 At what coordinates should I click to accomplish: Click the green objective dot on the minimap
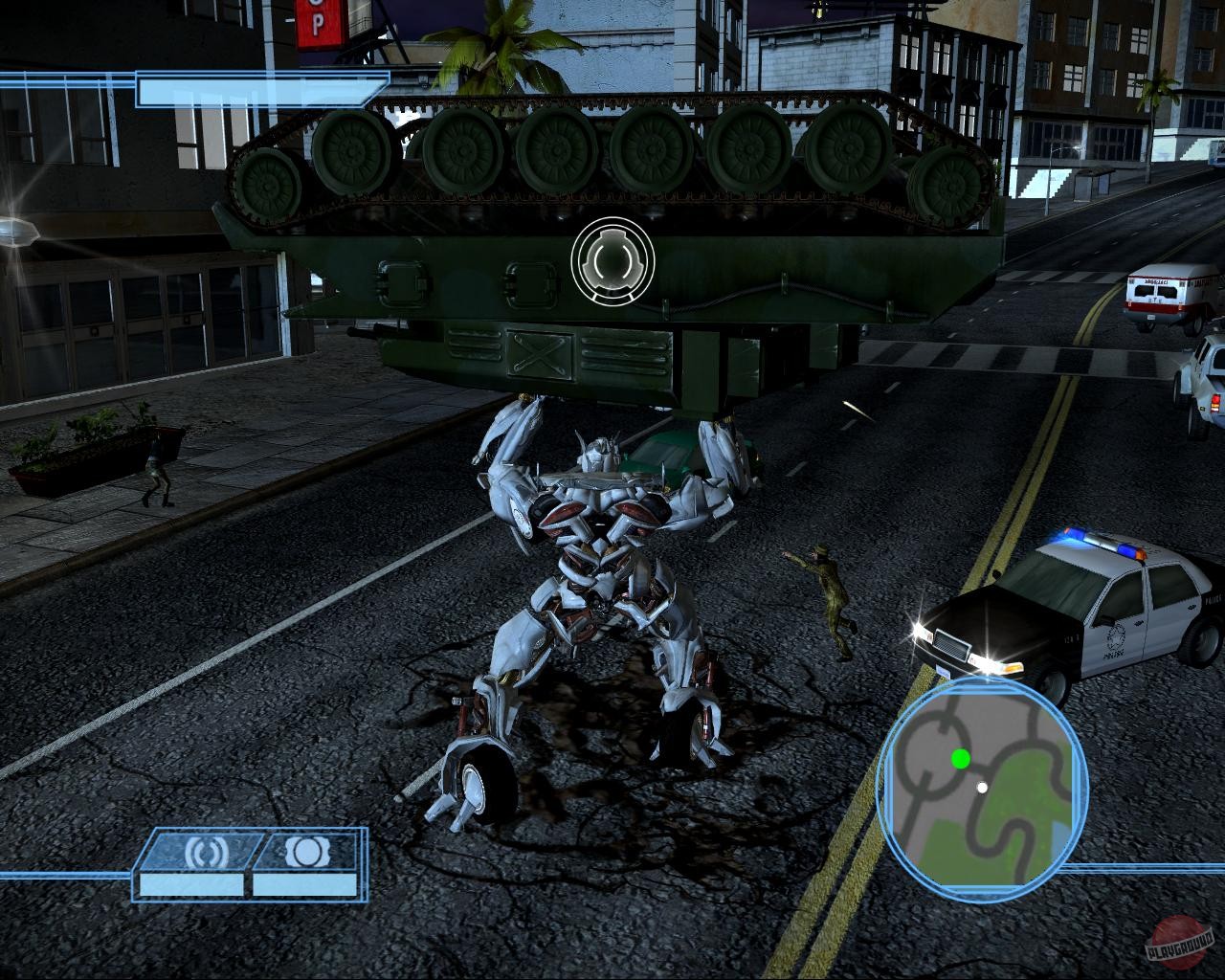click(x=961, y=760)
